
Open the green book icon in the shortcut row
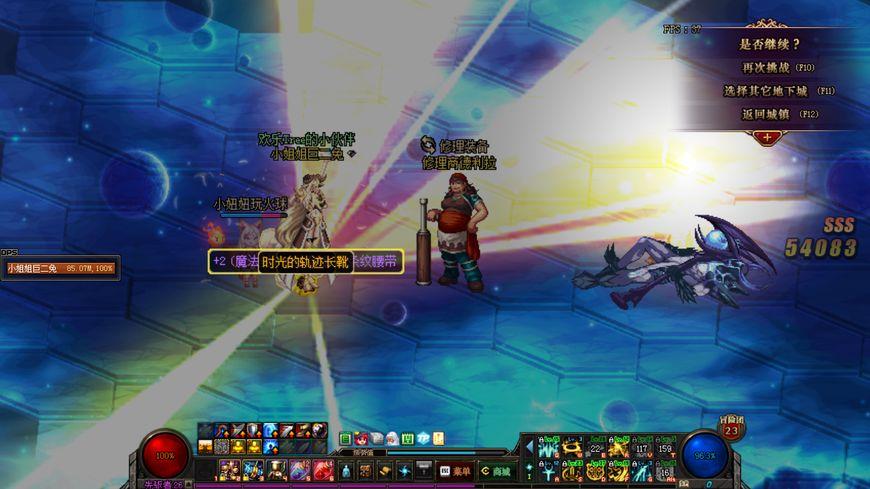[345, 439]
